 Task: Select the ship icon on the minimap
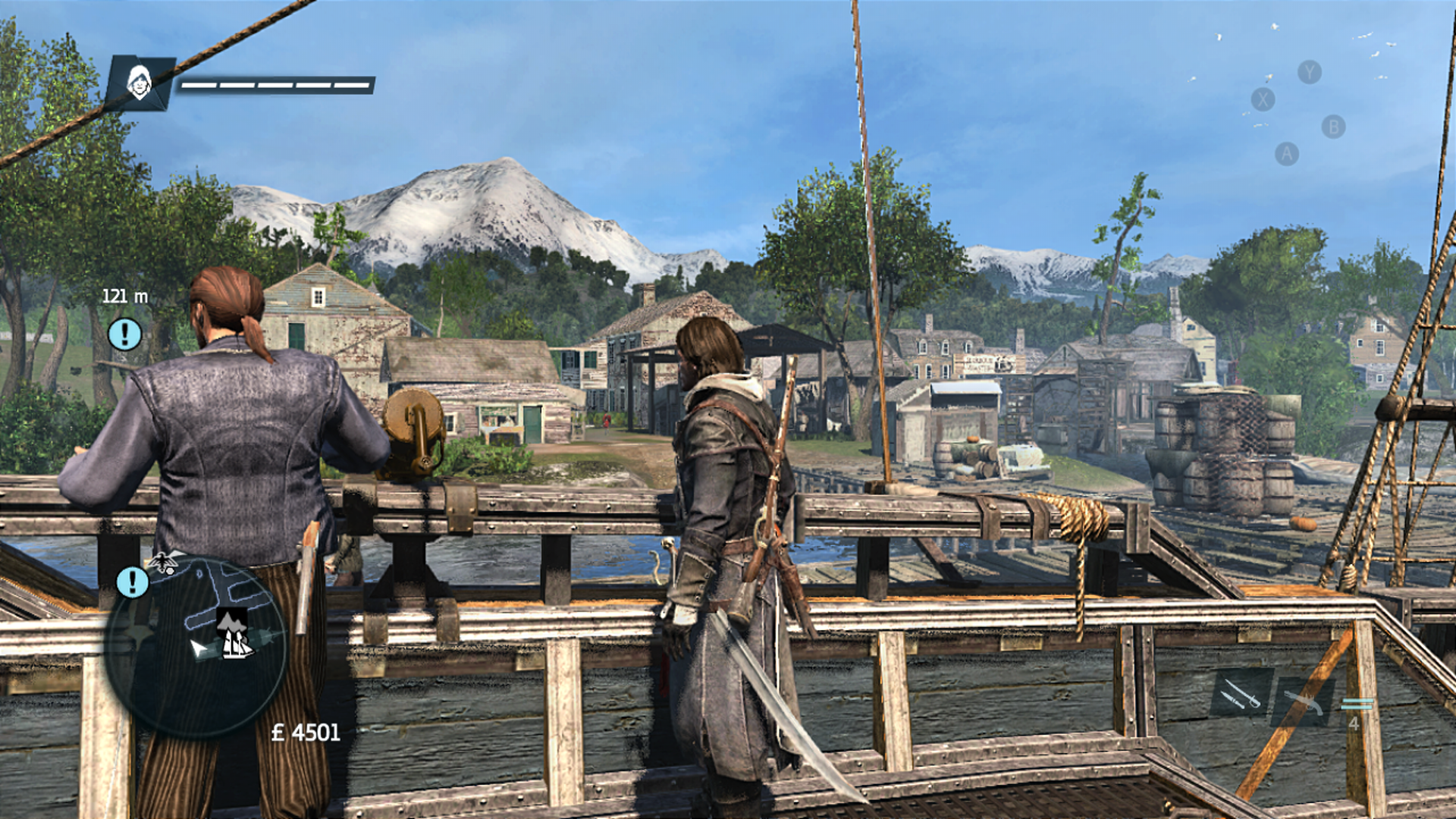point(237,647)
